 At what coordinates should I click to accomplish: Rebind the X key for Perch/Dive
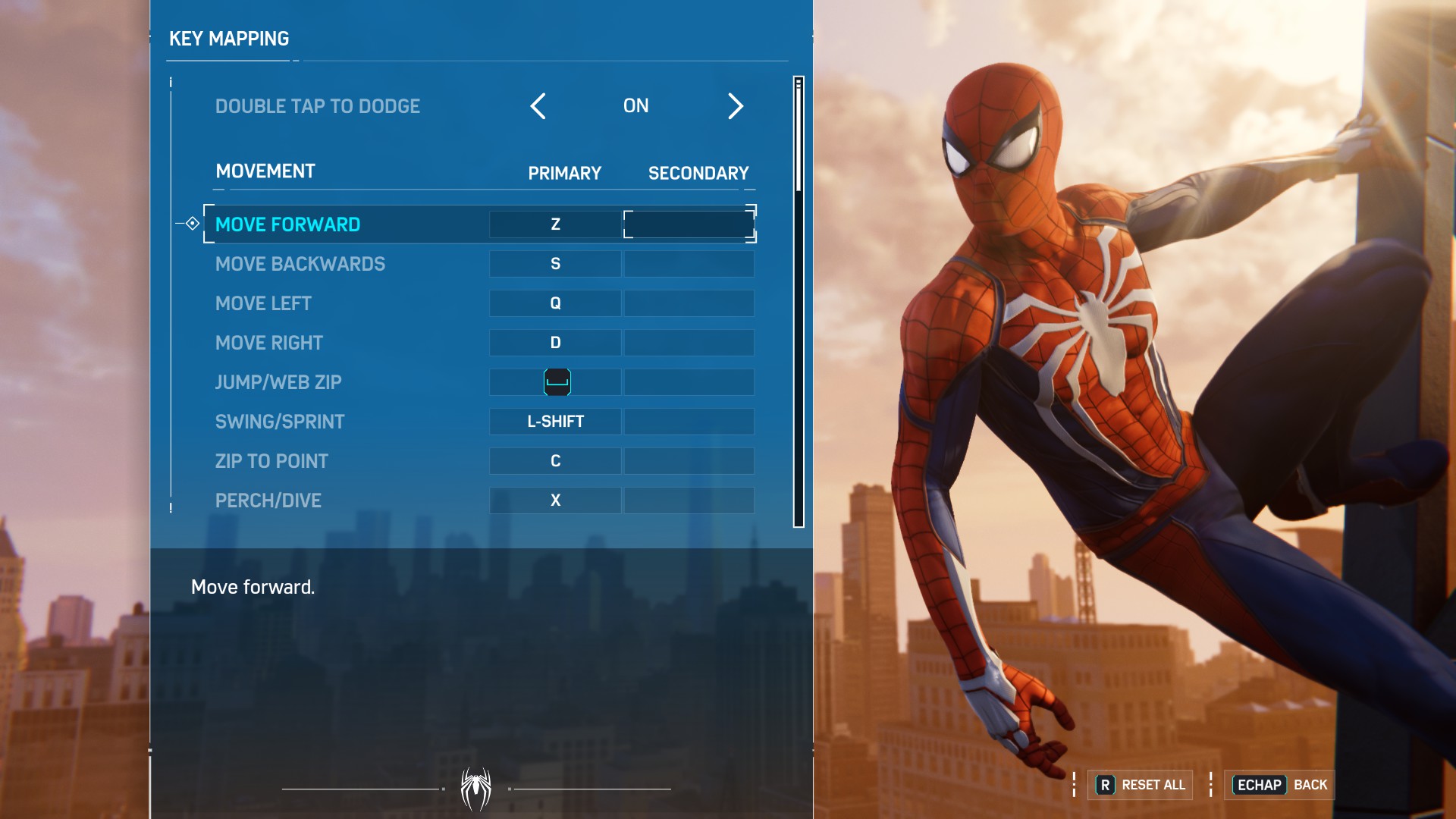[556, 500]
